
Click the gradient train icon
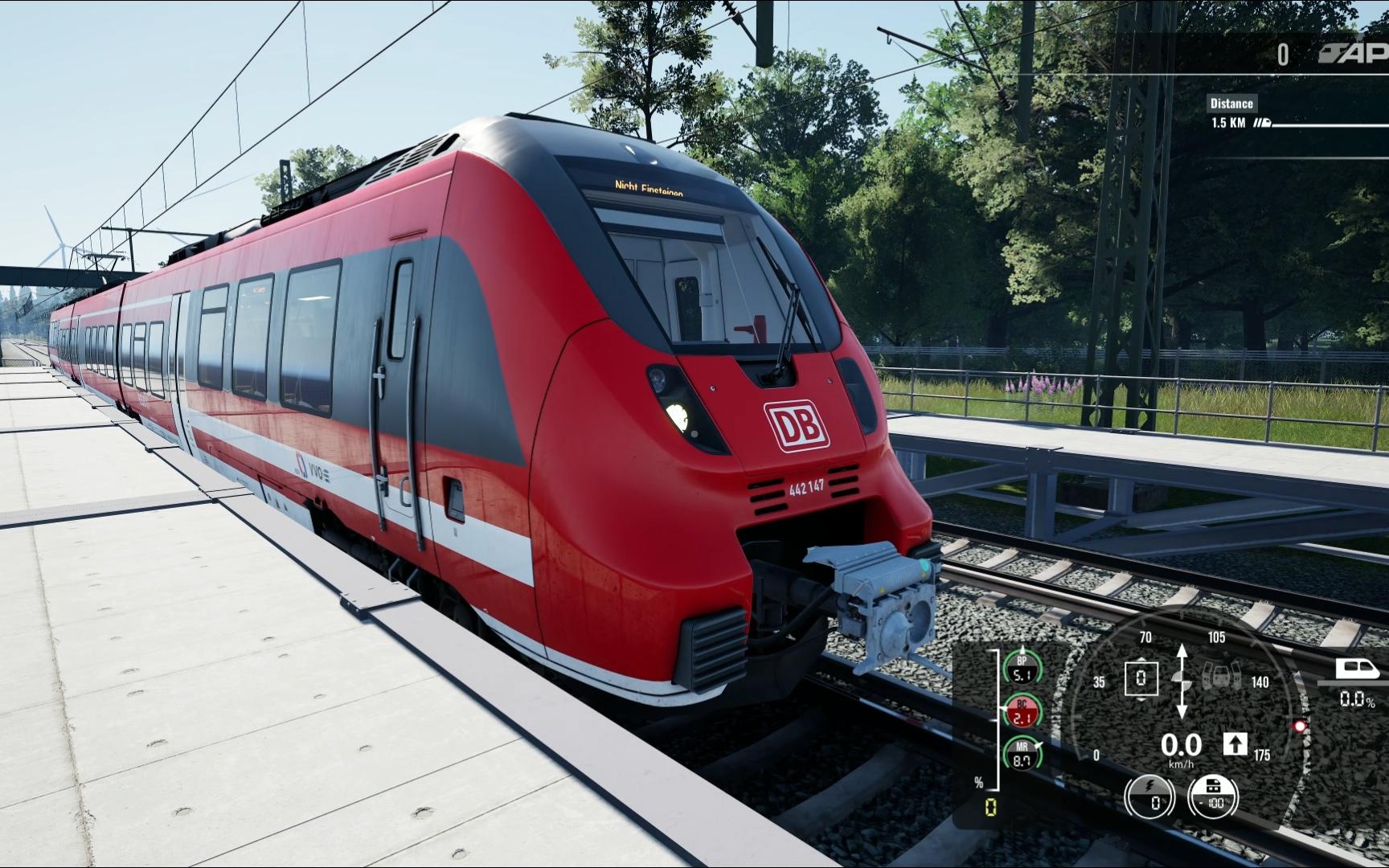click(1357, 669)
